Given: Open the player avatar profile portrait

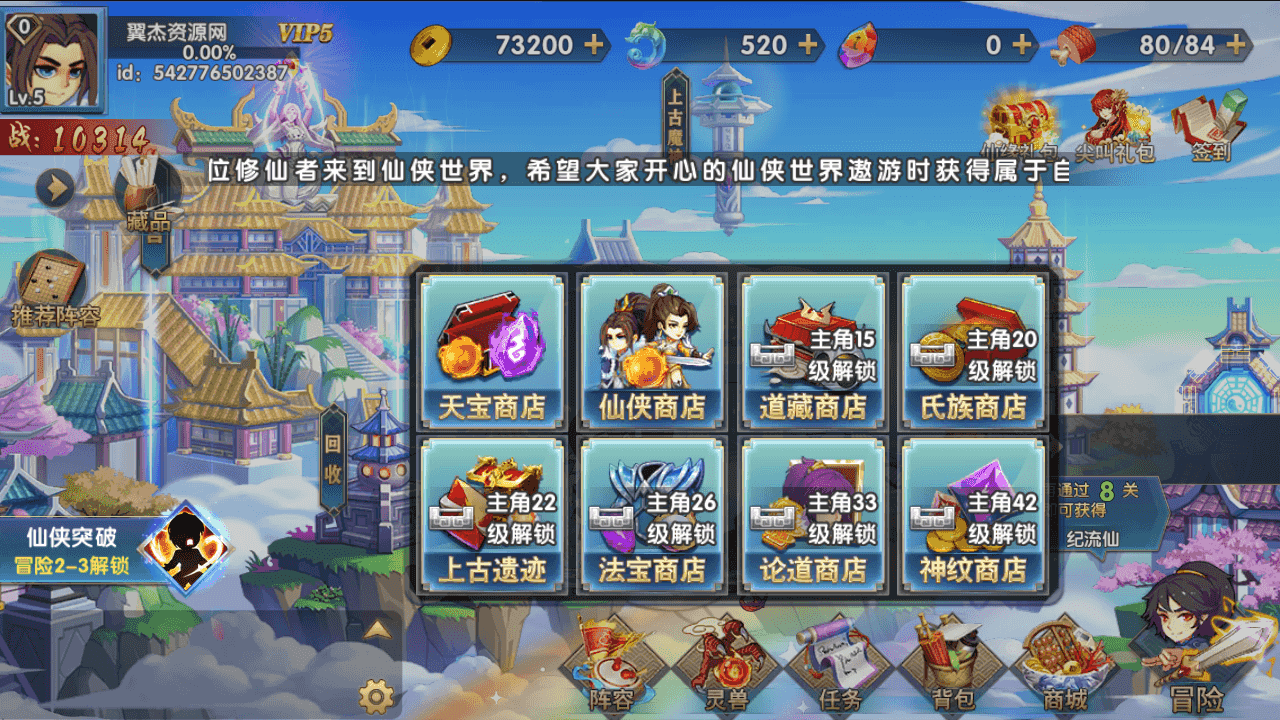Looking at the screenshot, I should [x=55, y=55].
